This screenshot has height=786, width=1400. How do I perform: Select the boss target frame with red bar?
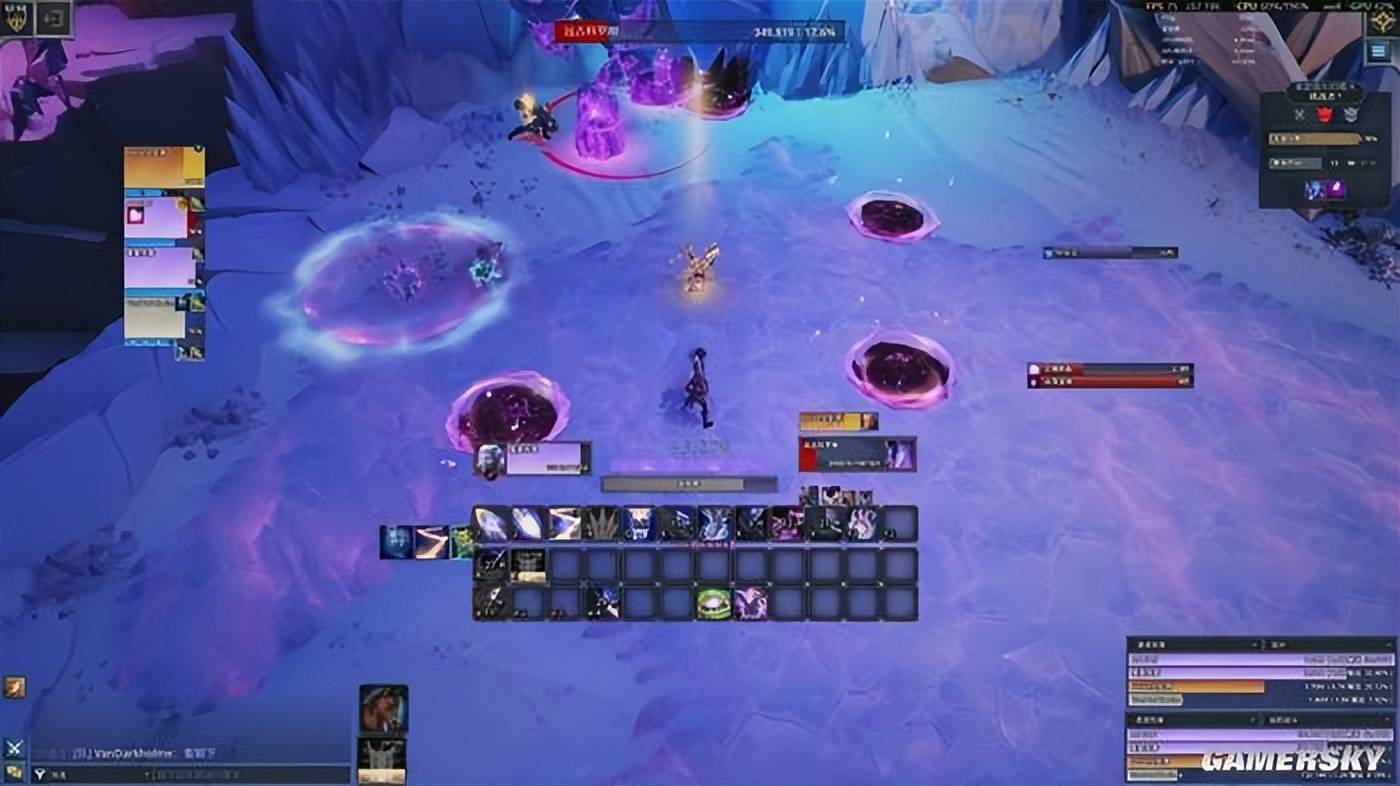click(x=857, y=455)
